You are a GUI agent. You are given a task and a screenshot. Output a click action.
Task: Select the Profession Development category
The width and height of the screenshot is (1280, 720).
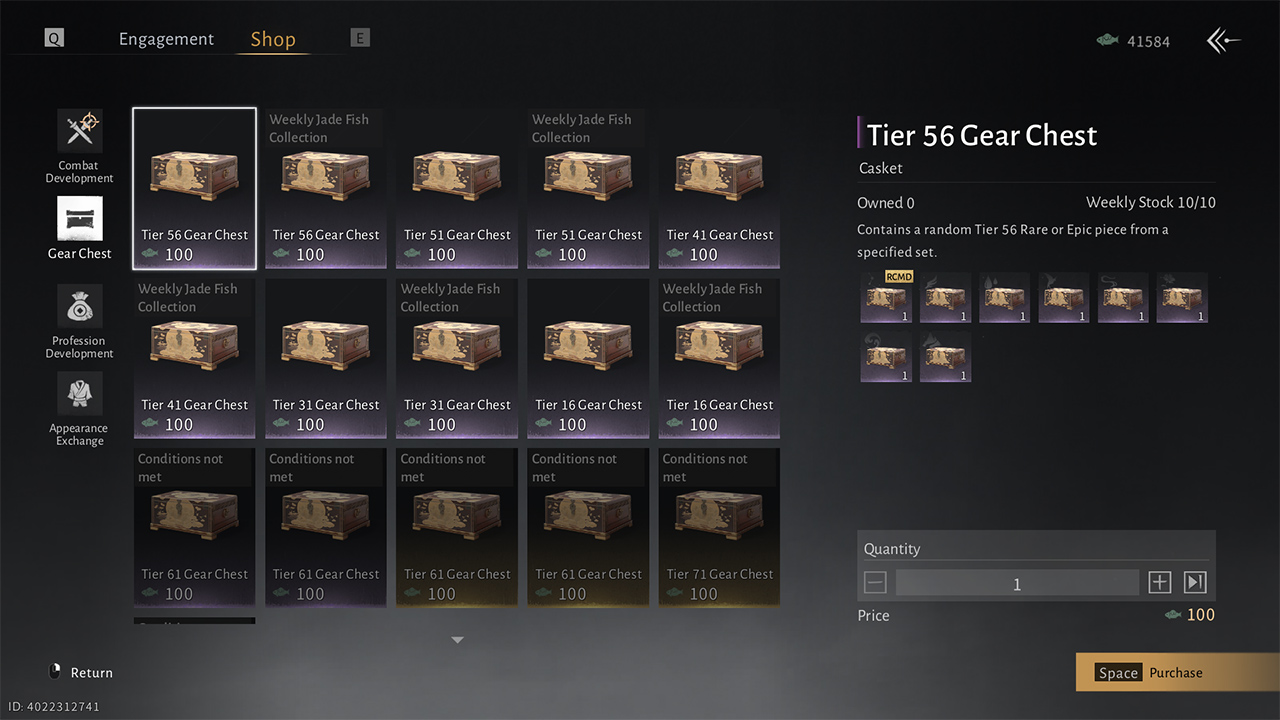pos(80,307)
